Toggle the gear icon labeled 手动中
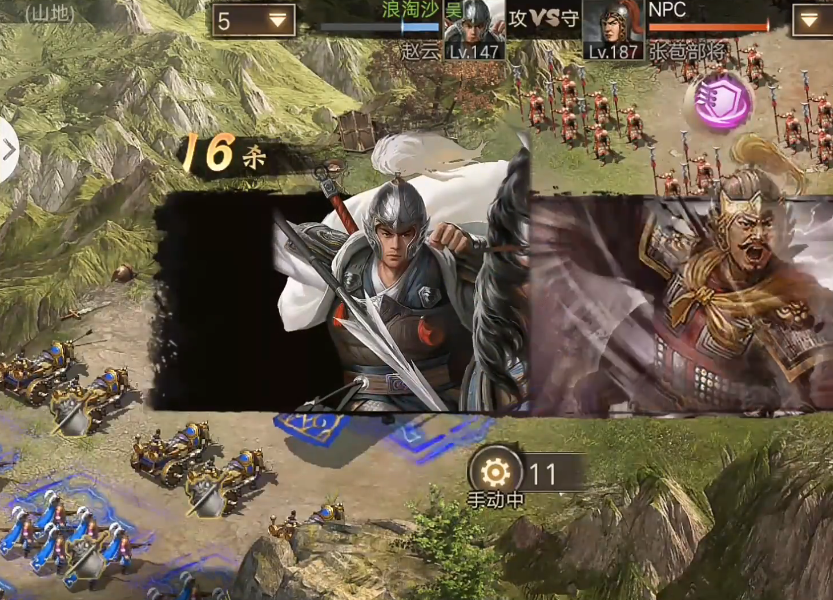 pyautogui.click(x=495, y=472)
